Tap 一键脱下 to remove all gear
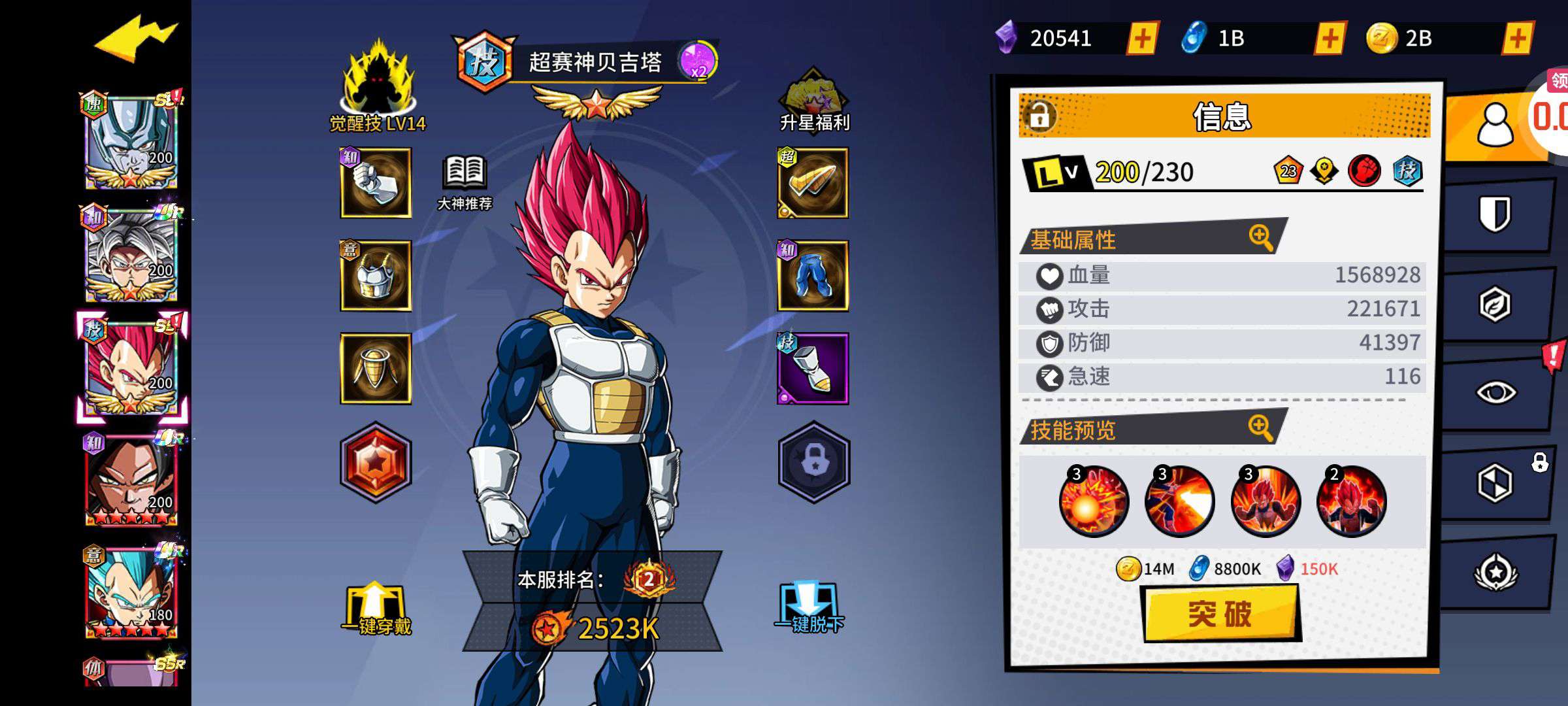 809,609
